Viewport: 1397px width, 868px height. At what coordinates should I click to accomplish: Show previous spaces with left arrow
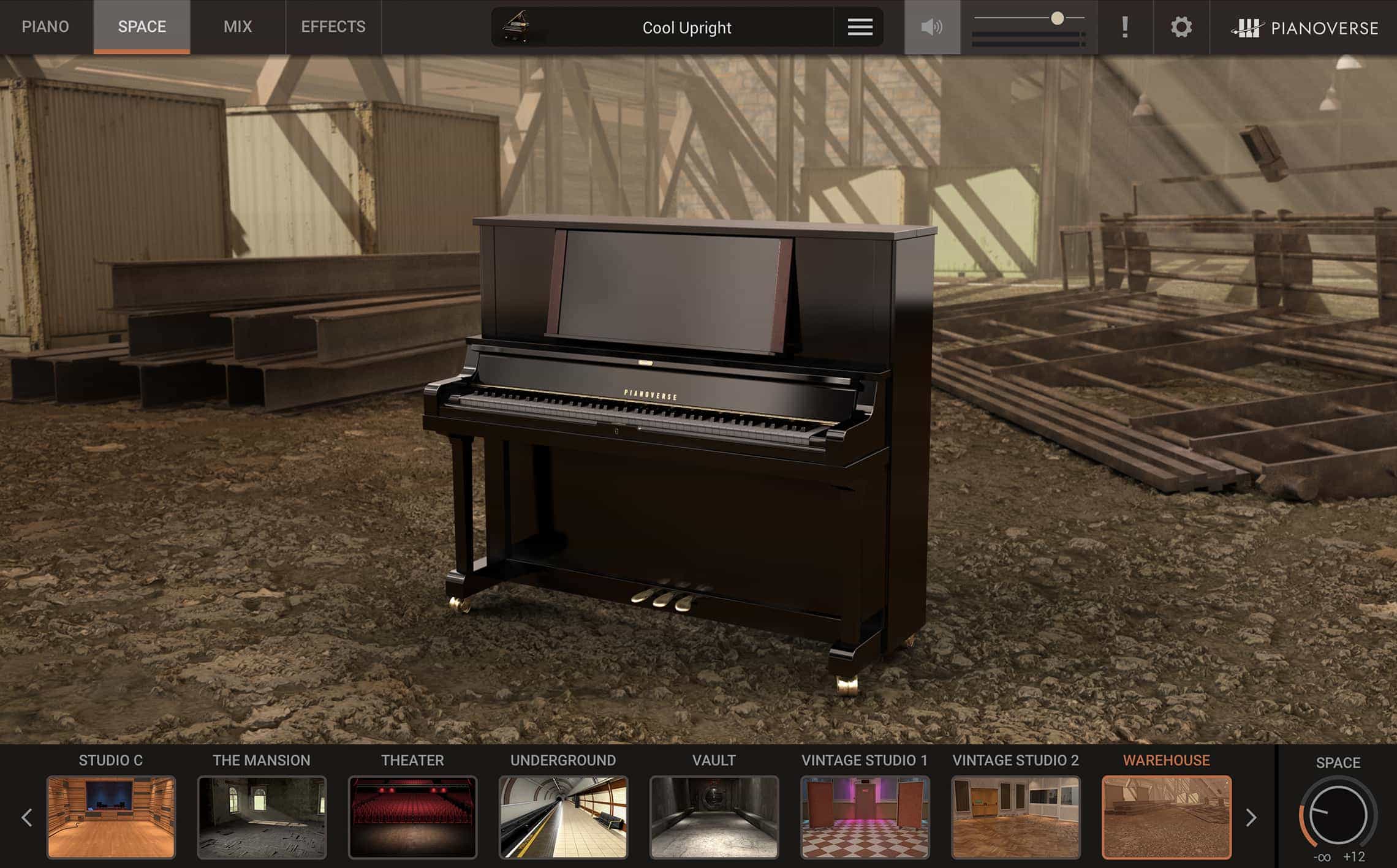click(x=27, y=817)
